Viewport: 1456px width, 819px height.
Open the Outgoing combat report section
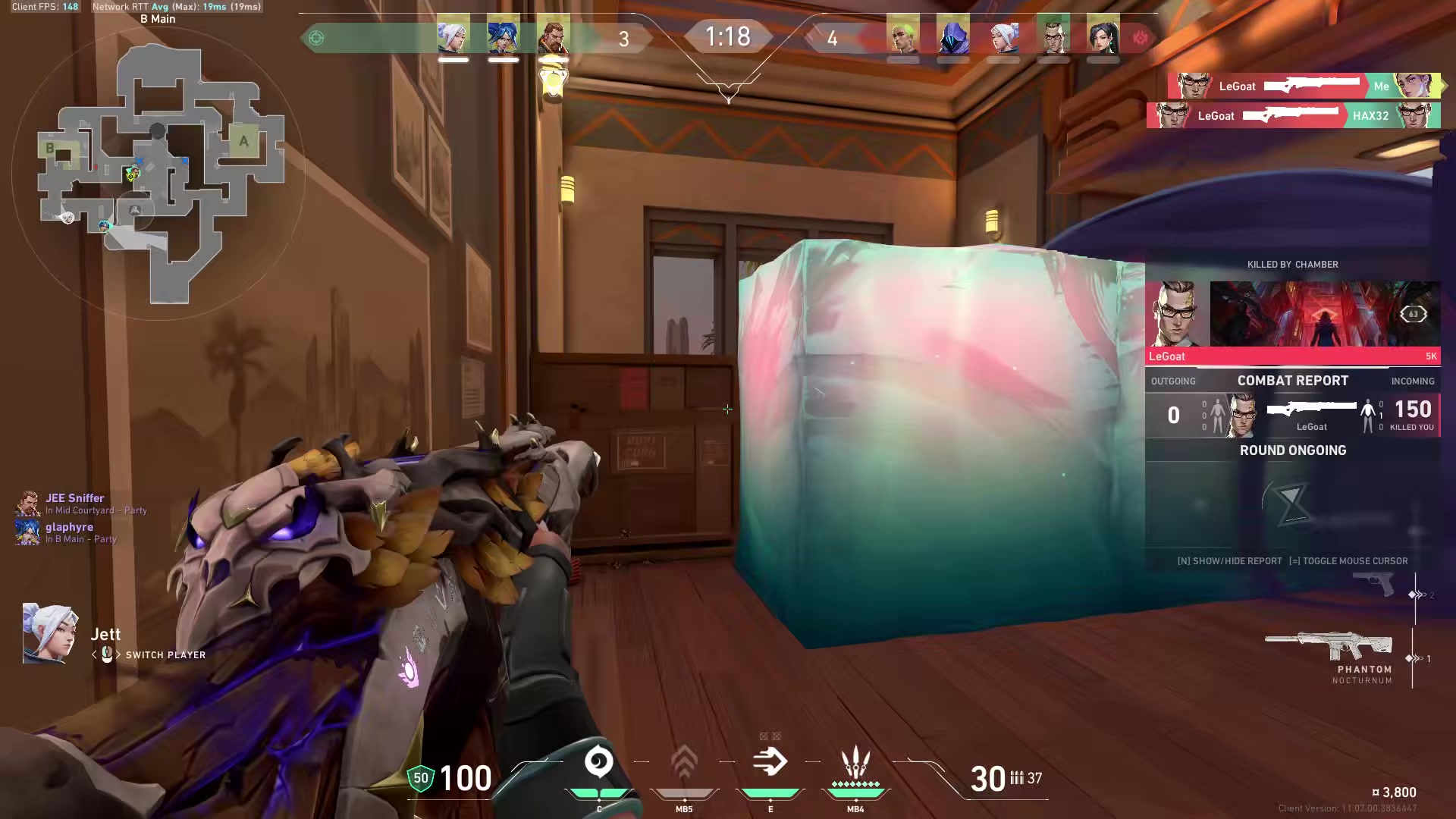1173,381
